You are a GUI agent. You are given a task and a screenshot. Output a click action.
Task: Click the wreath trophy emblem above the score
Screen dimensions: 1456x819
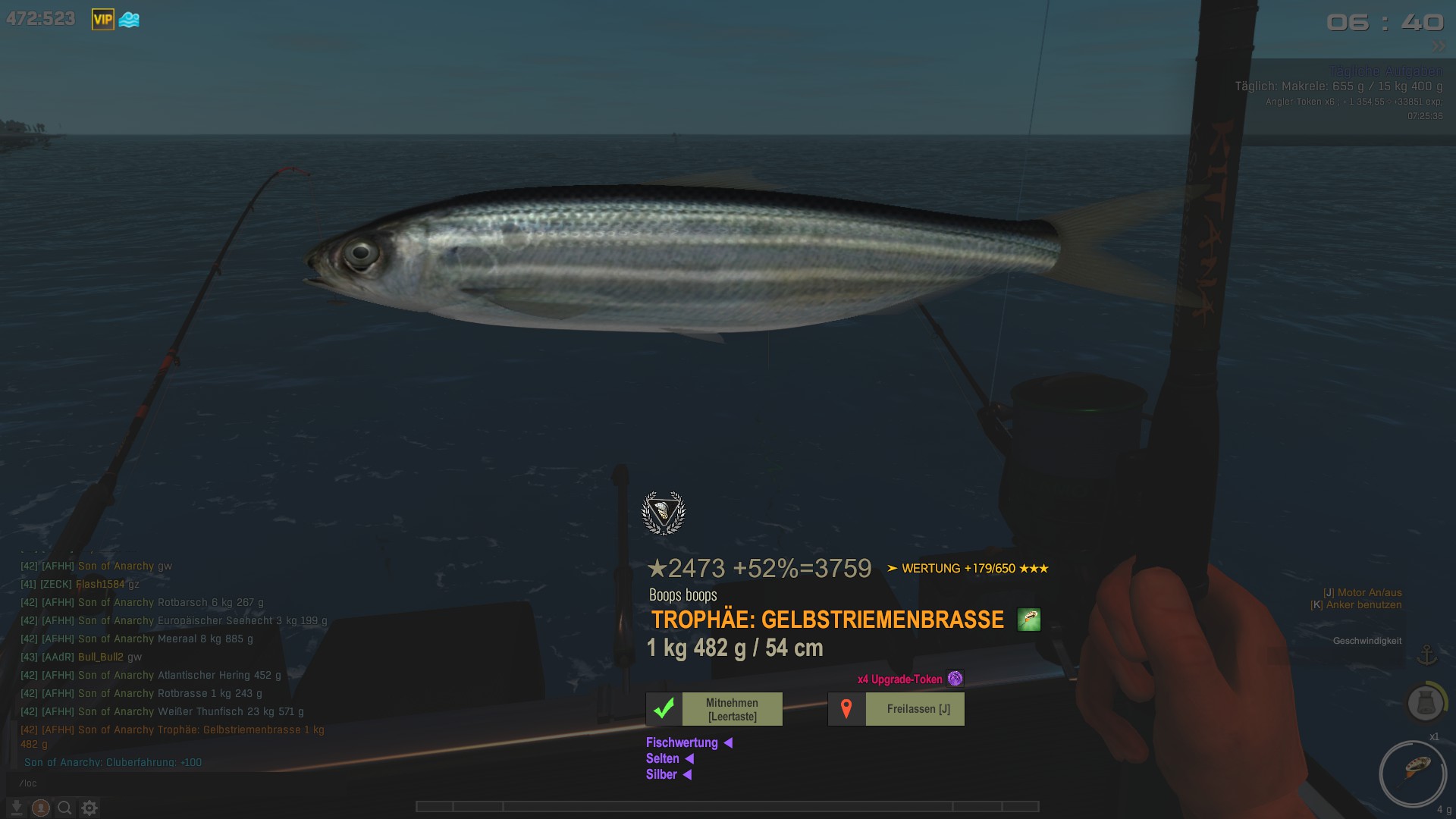pyautogui.click(x=664, y=513)
